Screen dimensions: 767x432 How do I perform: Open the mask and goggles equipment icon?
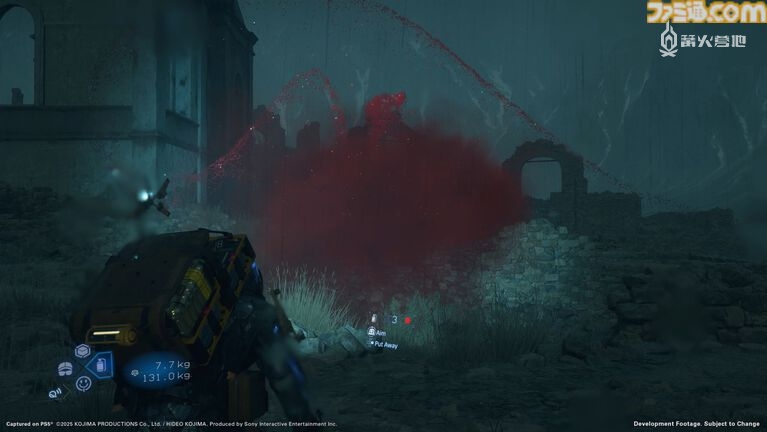pyautogui.click(x=65, y=369)
